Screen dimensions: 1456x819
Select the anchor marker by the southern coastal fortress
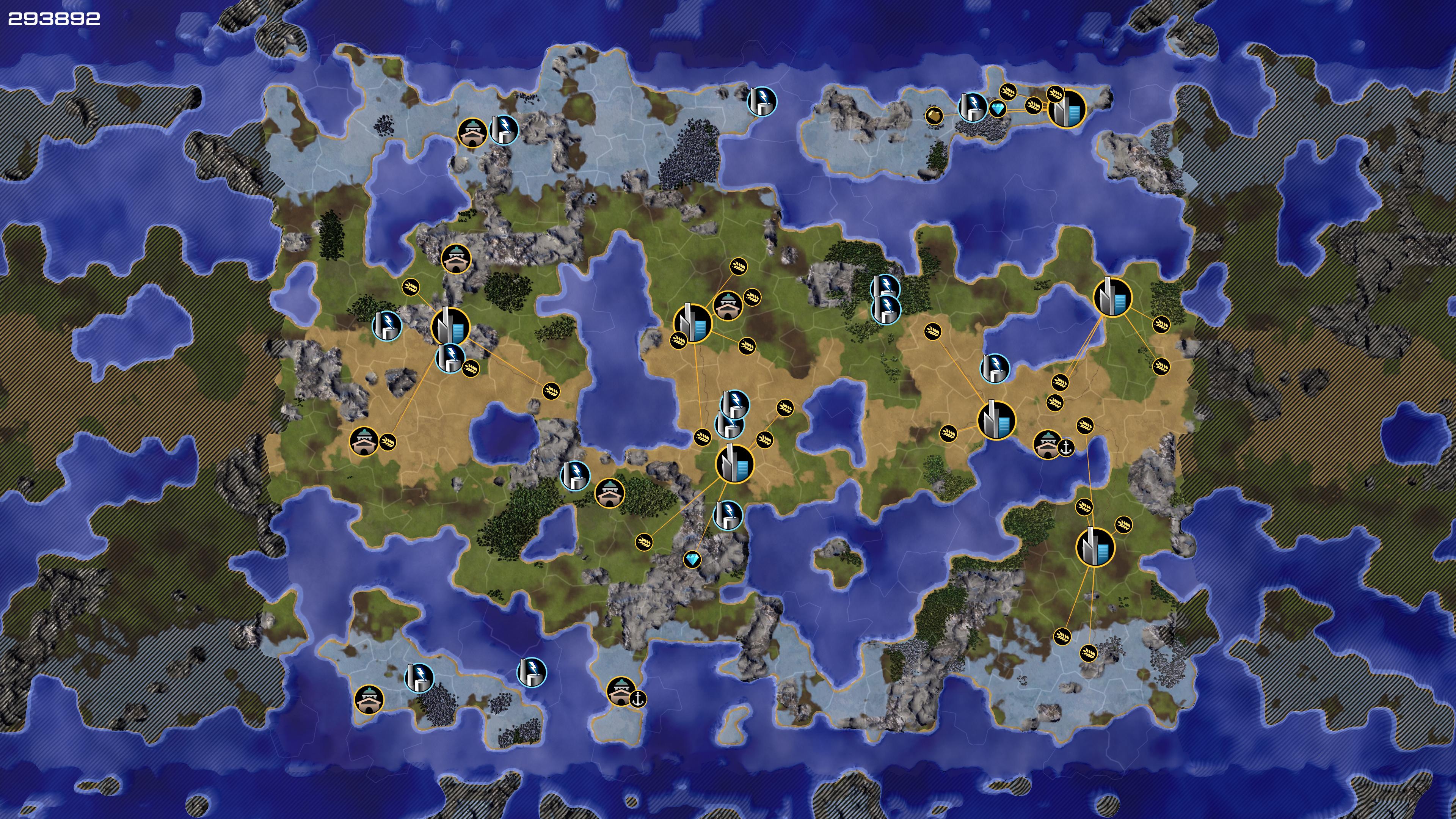tap(638, 699)
